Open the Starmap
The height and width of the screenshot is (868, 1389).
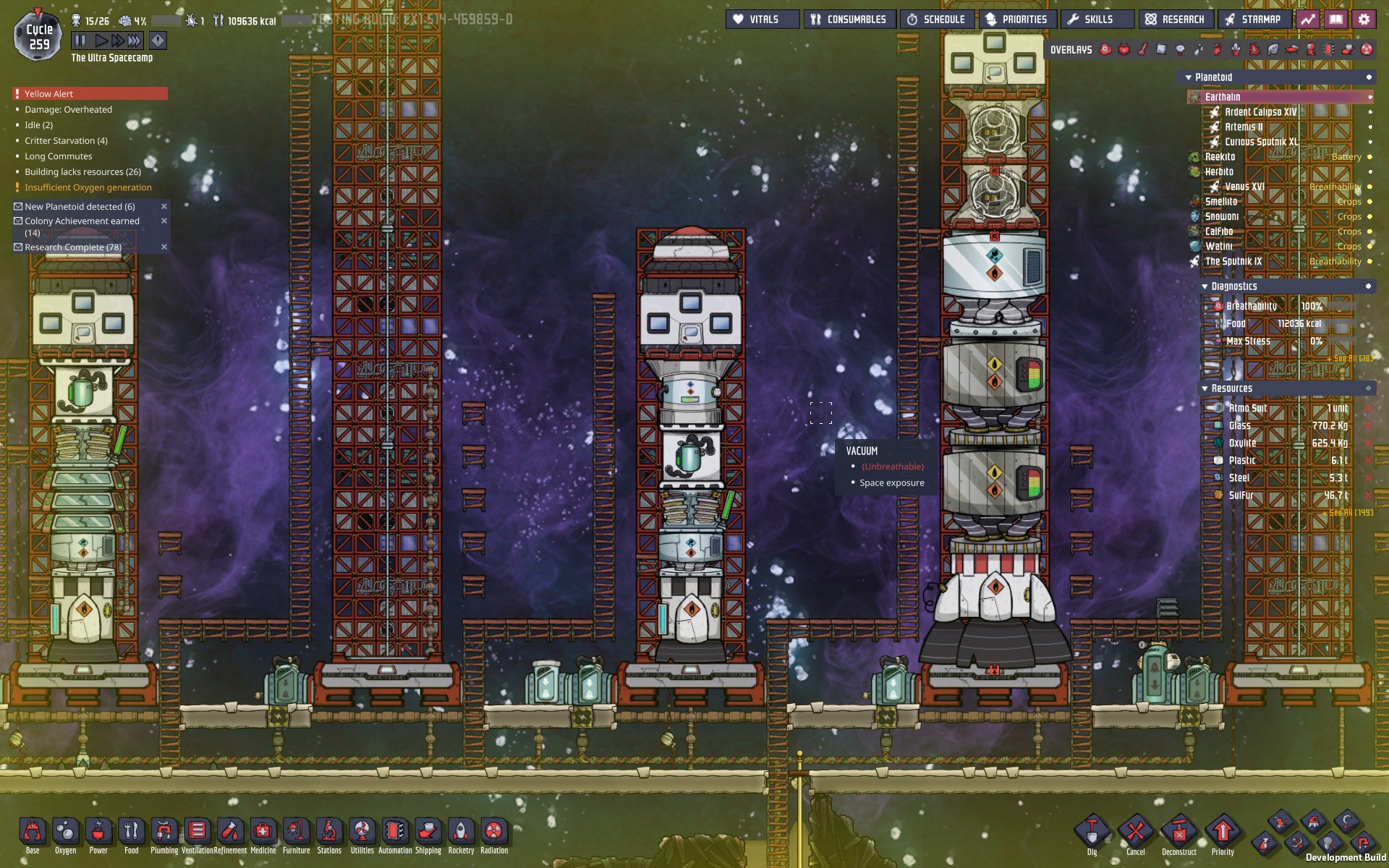coord(1254,20)
